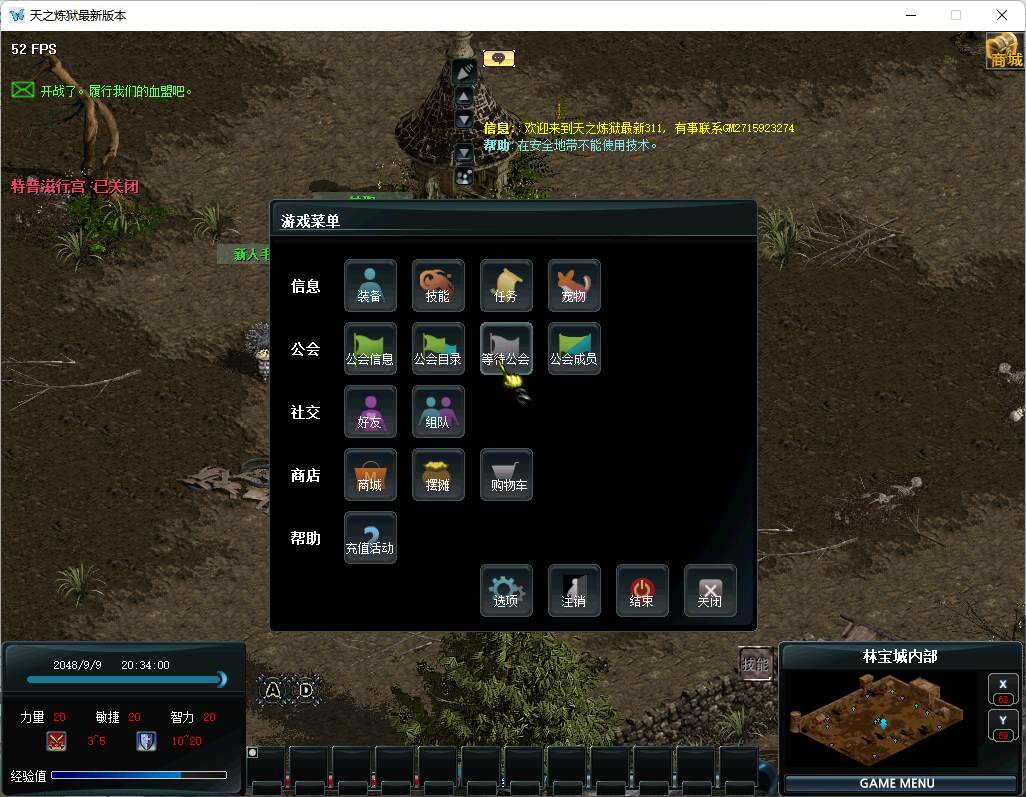Open the 好友 friends list

click(370, 412)
